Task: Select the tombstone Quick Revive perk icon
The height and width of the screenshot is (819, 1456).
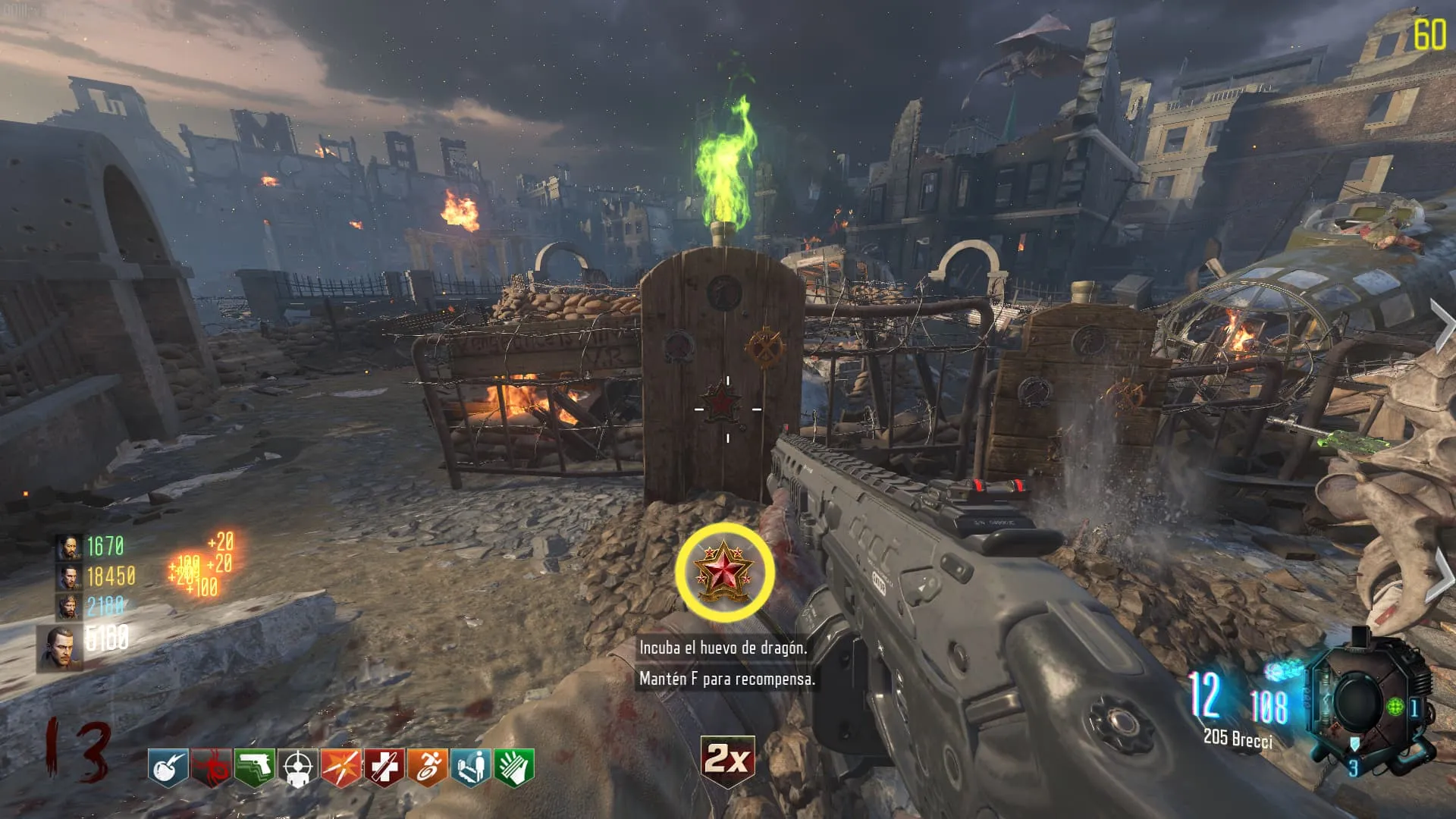Action: coord(471,767)
